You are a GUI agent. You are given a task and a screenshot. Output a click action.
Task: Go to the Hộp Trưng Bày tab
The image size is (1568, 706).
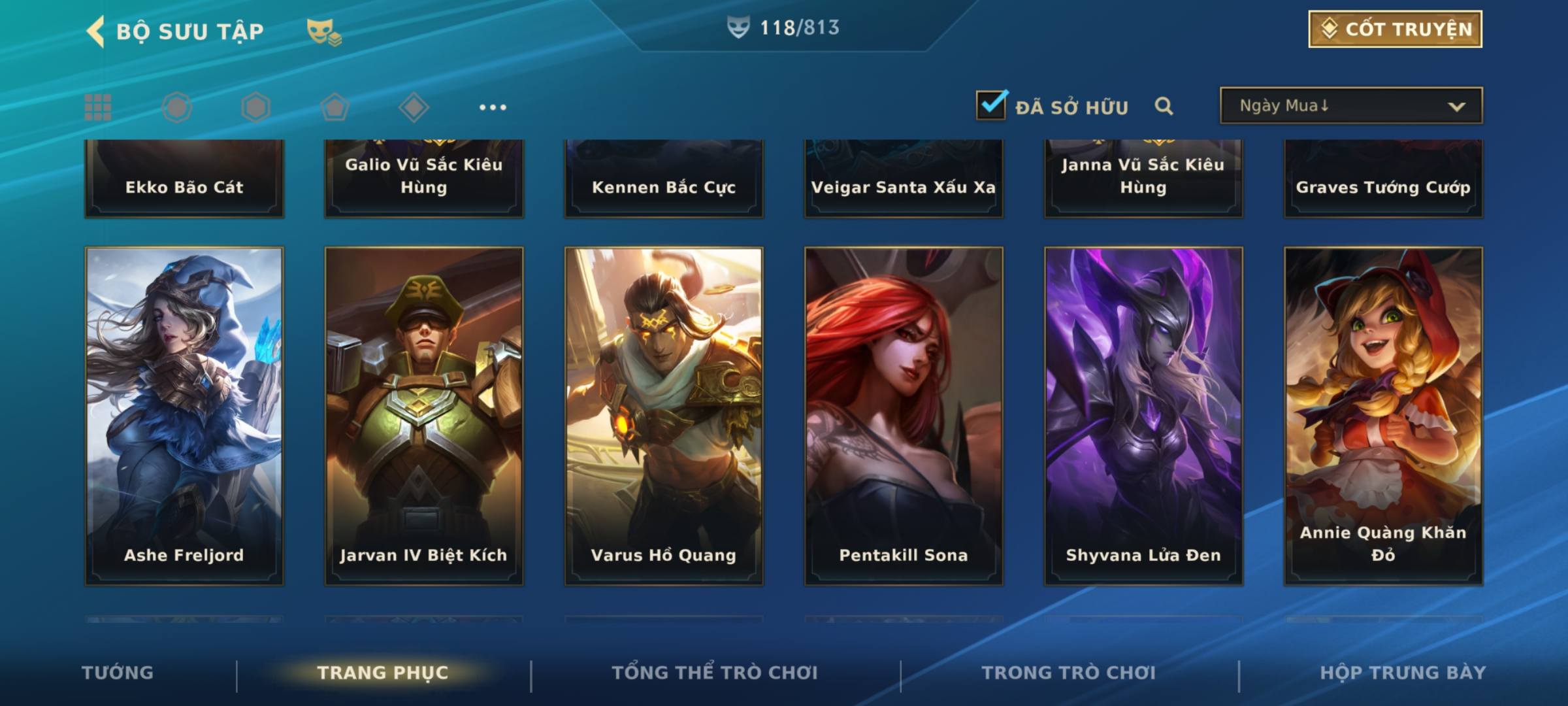pyautogui.click(x=1403, y=673)
